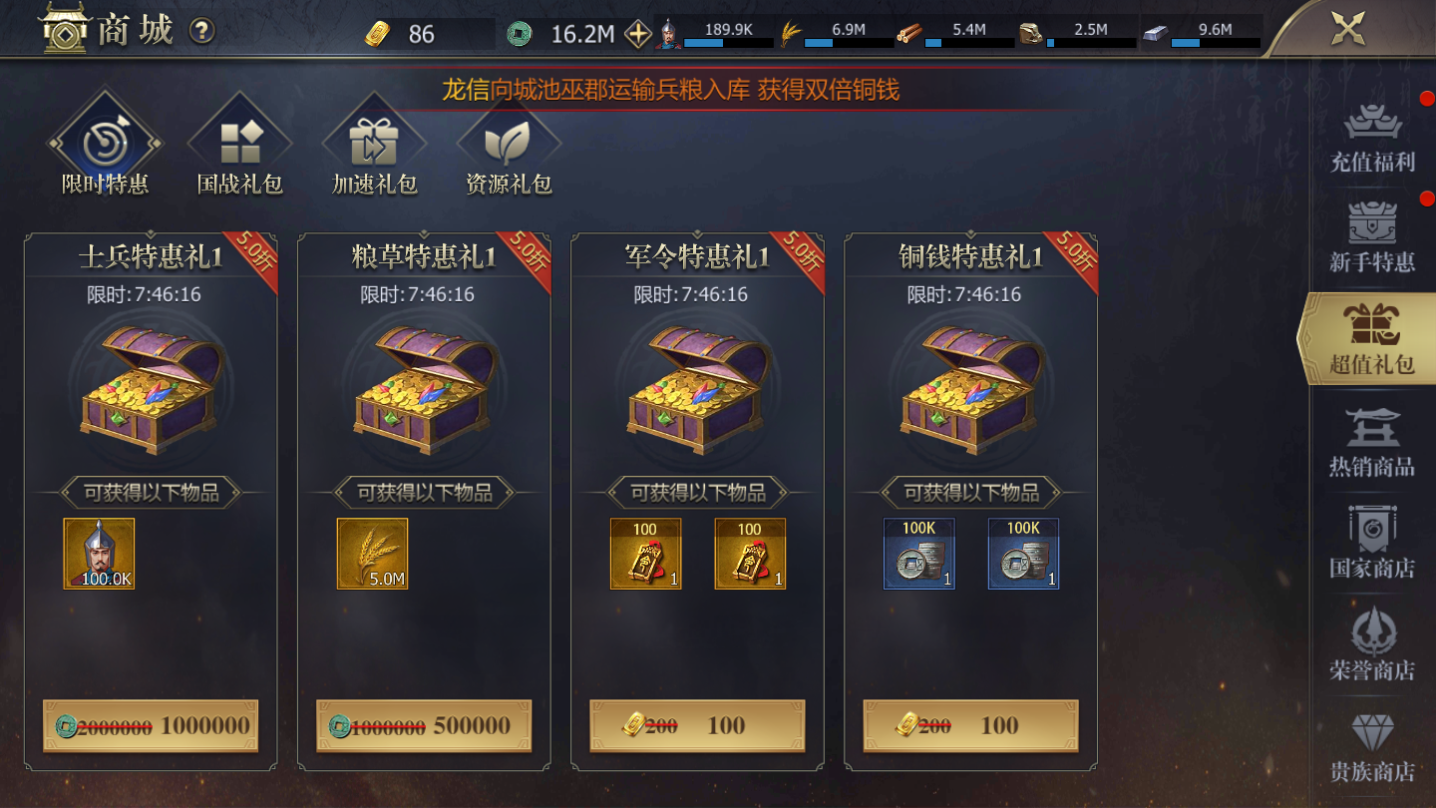The image size is (1436, 808).
Task: Switch to the 国战礼包 tab
Action: pyautogui.click(x=239, y=145)
